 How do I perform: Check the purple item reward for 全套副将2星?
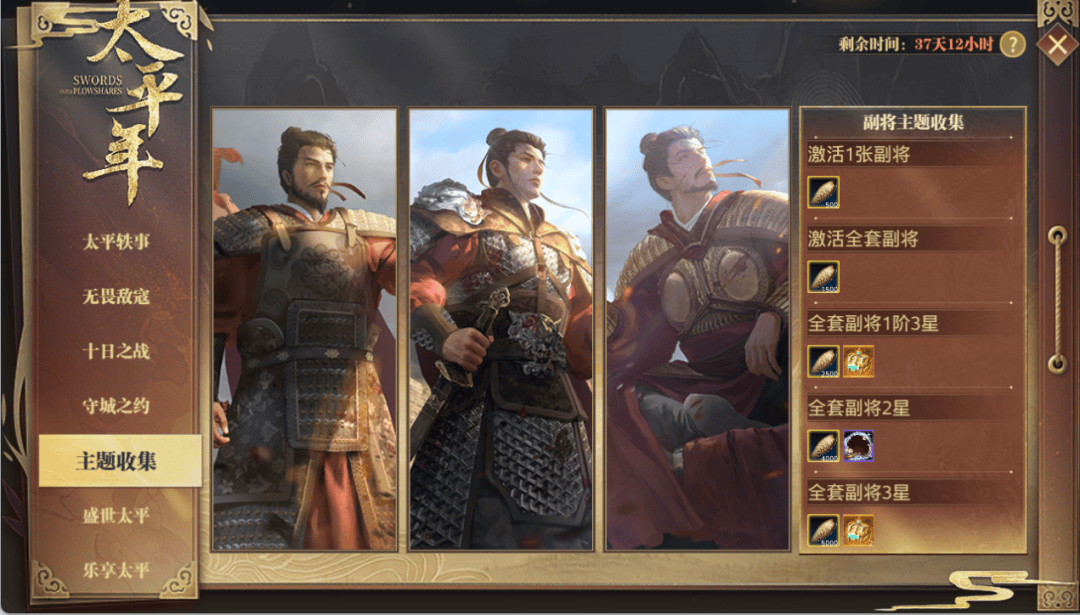click(x=858, y=446)
